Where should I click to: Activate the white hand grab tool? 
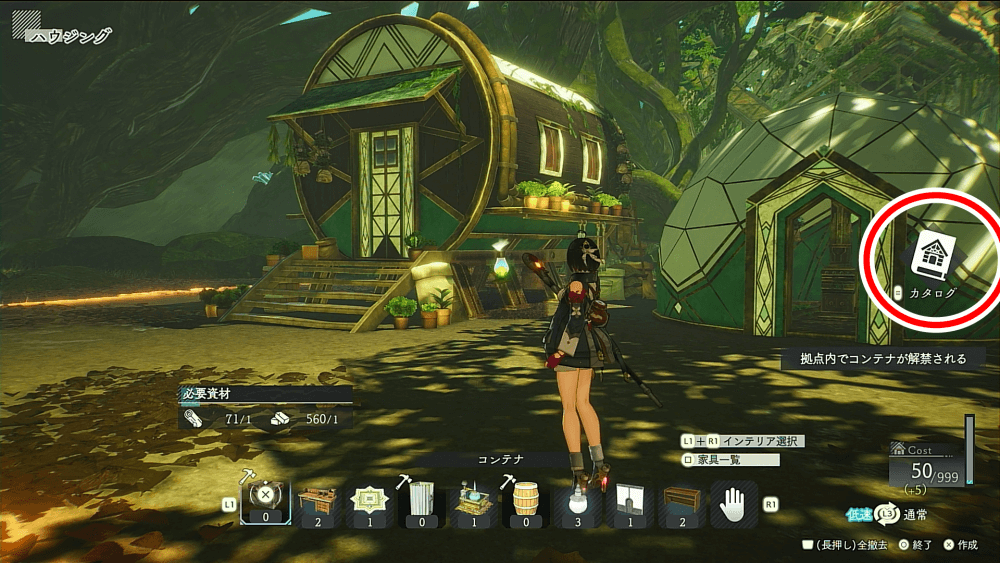[733, 500]
